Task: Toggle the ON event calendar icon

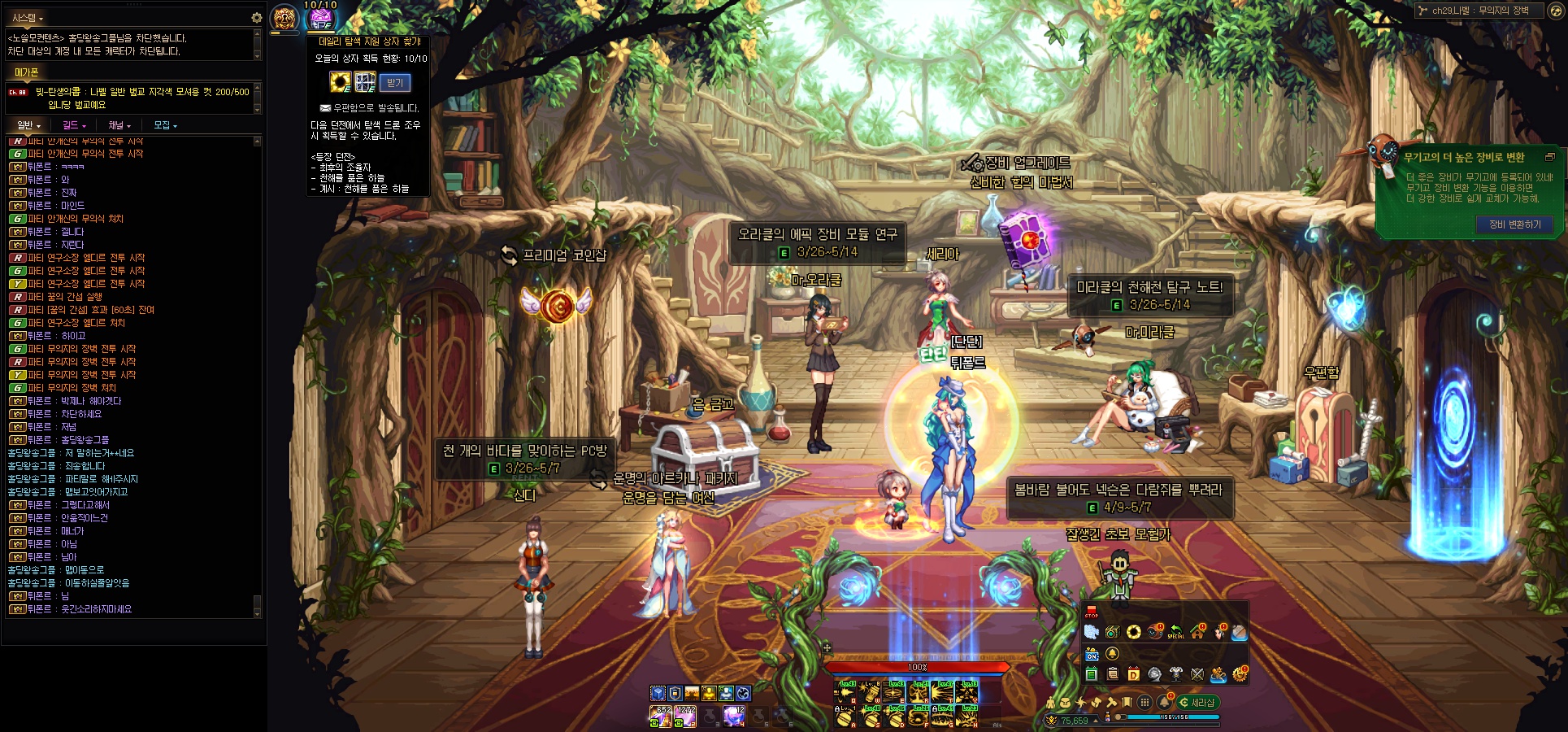Action: [x=1092, y=655]
